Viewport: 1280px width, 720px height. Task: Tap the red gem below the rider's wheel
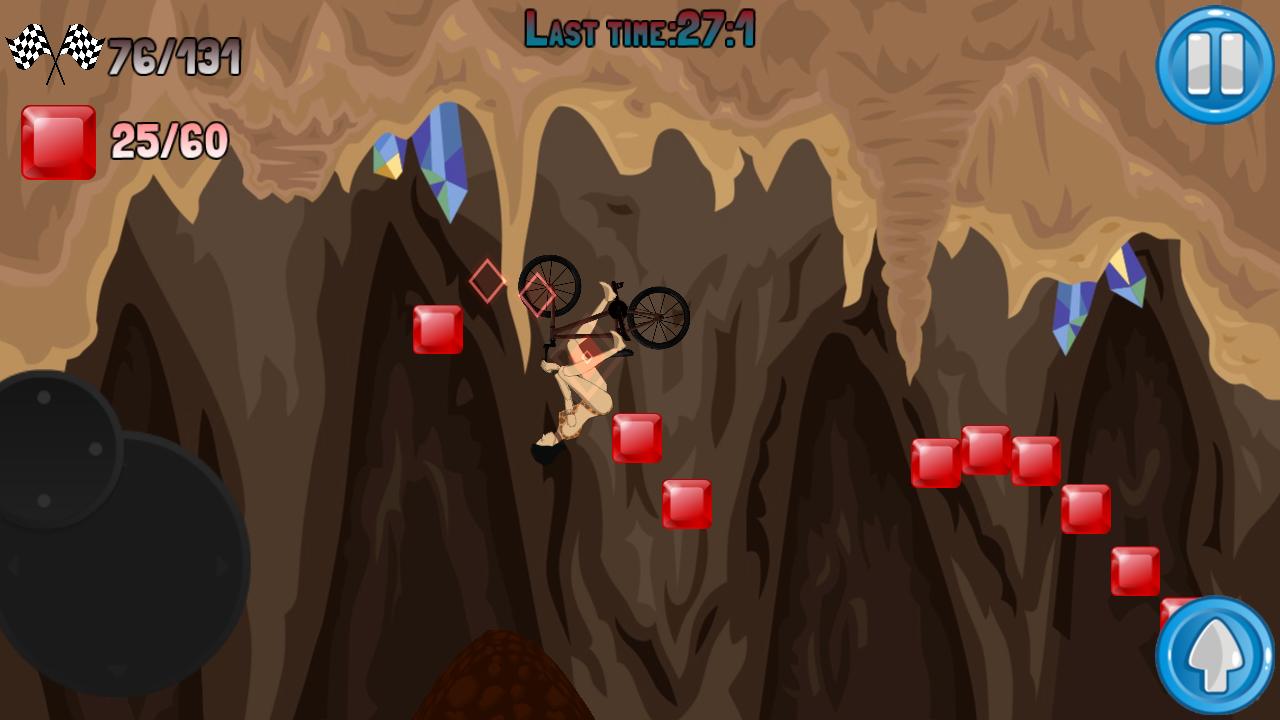684,505
